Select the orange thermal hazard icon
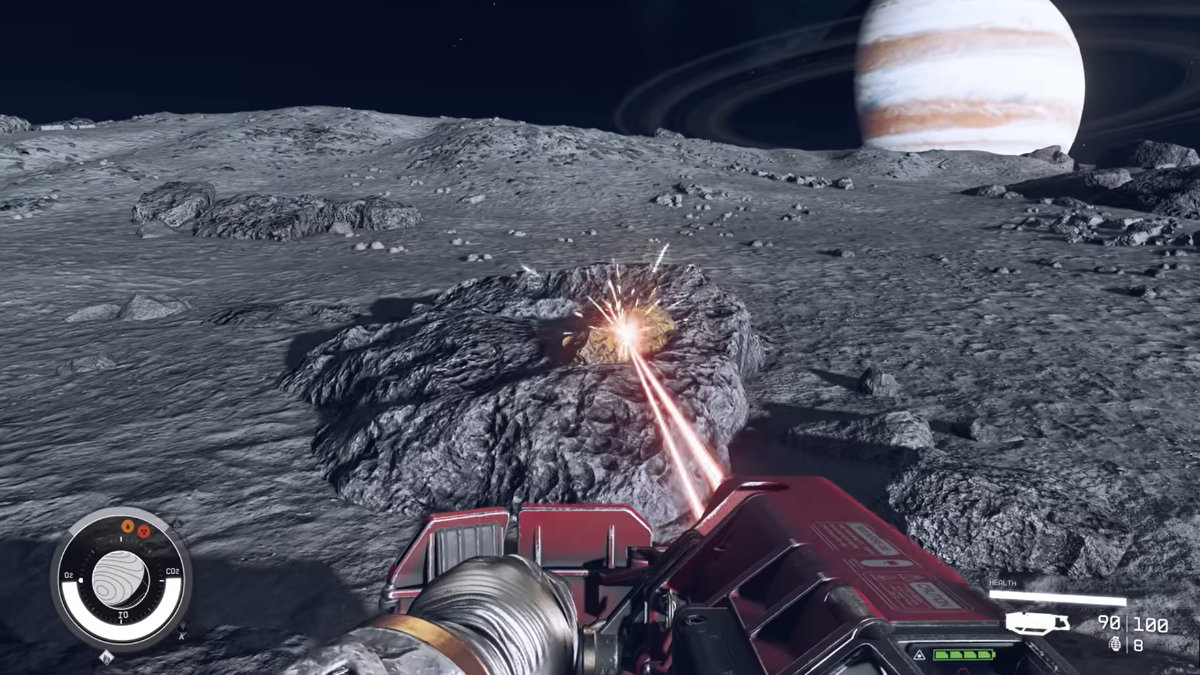 tap(127, 526)
